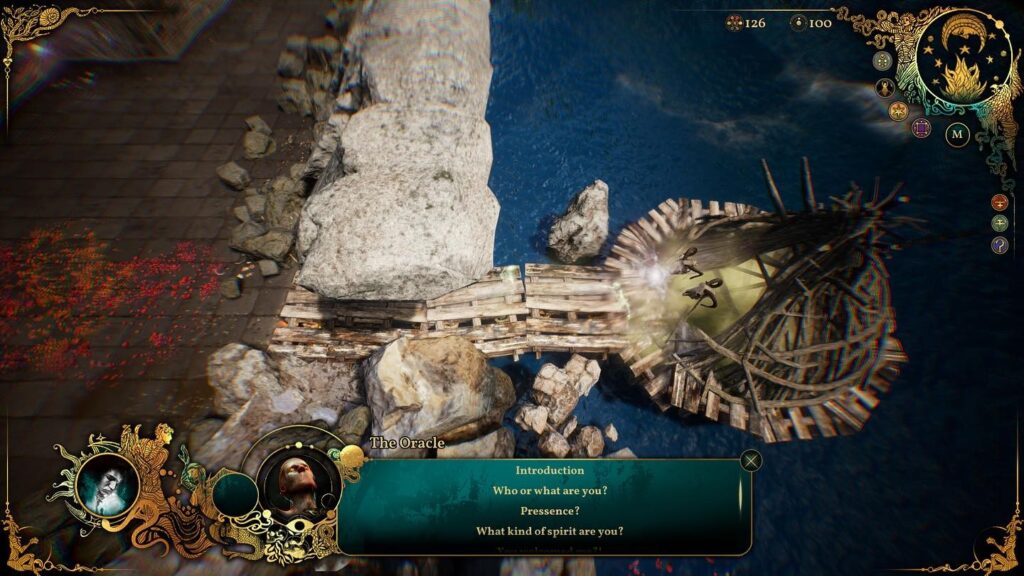Close the Oracle dialogue panel

pyautogui.click(x=751, y=460)
